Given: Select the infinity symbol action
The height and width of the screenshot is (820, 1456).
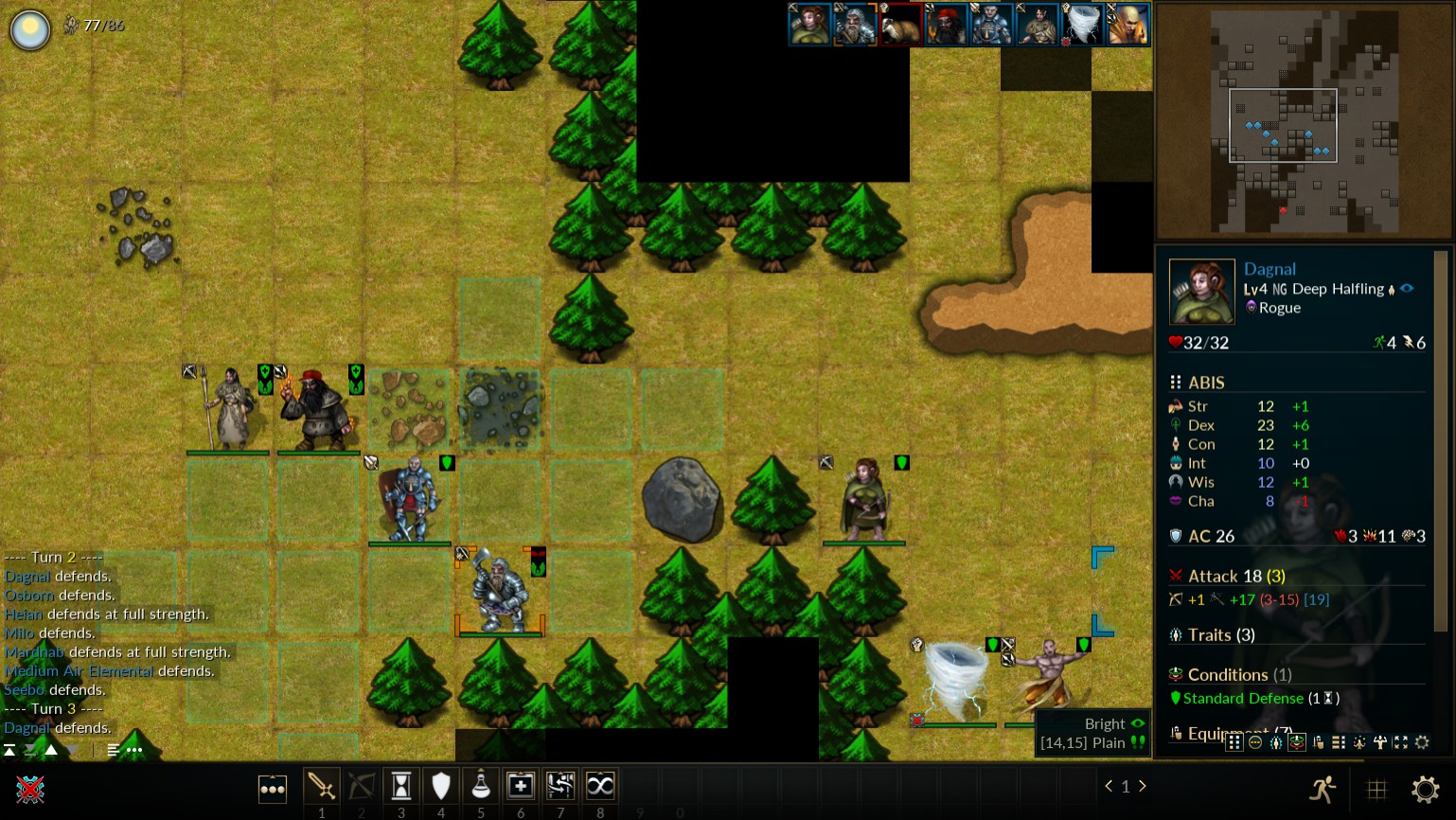Looking at the screenshot, I should (x=600, y=786).
